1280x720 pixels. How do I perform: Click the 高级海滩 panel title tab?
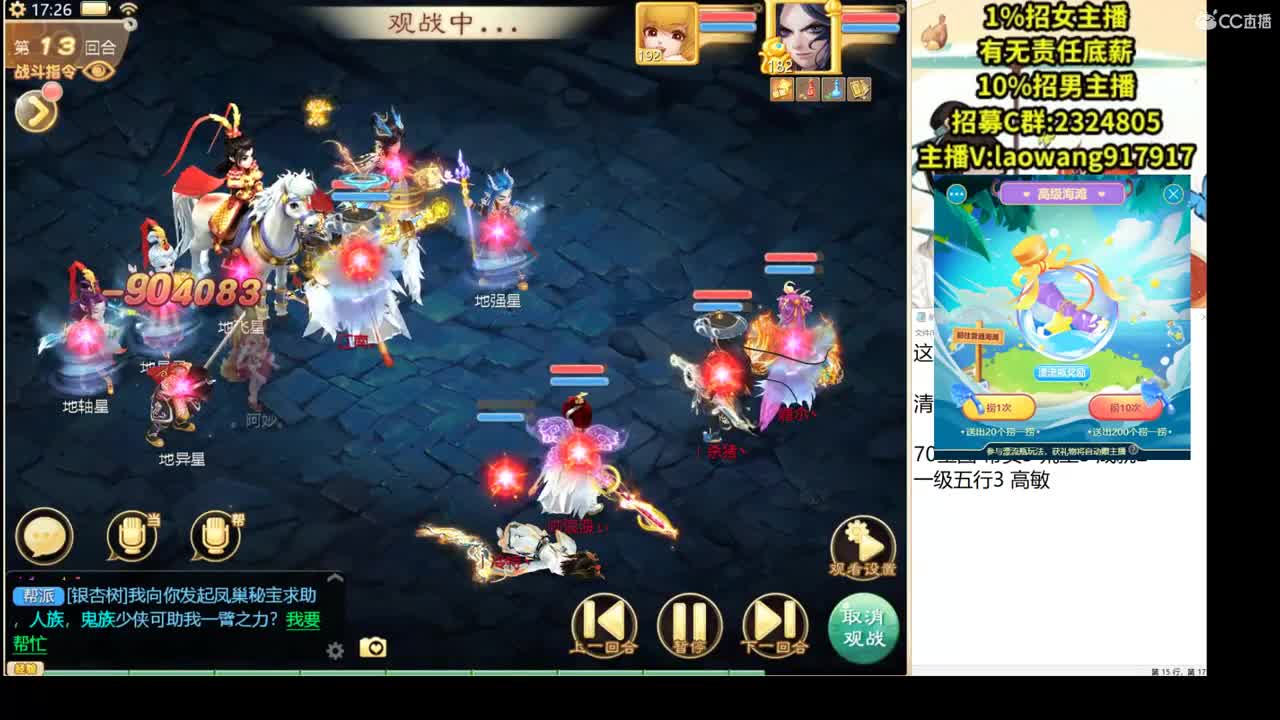click(x=1063, y=194)
